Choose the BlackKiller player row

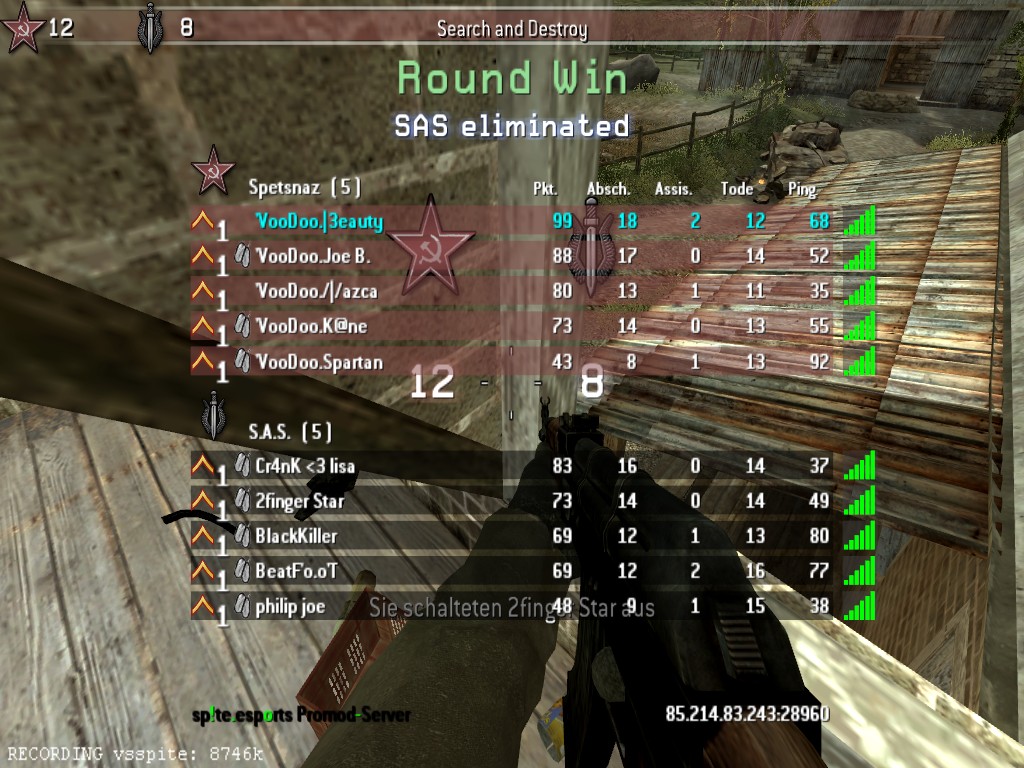coord(296,535)
